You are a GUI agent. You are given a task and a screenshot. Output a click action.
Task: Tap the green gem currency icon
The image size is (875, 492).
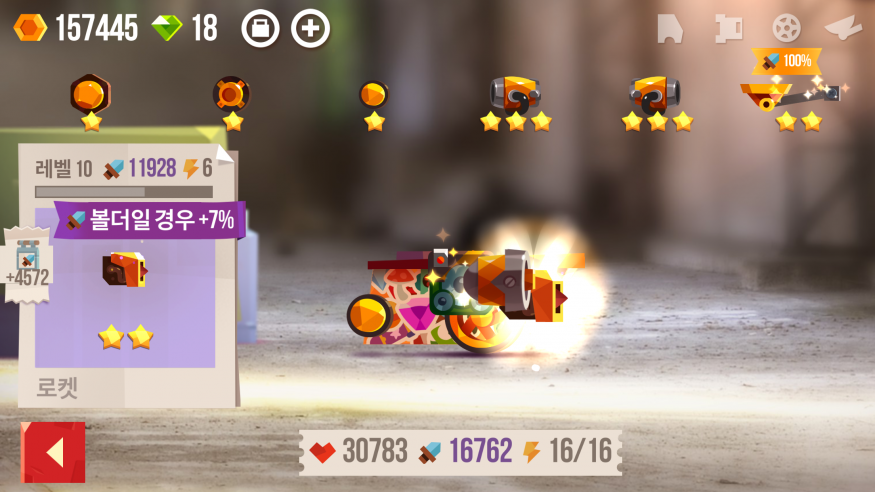pos(167,28)
